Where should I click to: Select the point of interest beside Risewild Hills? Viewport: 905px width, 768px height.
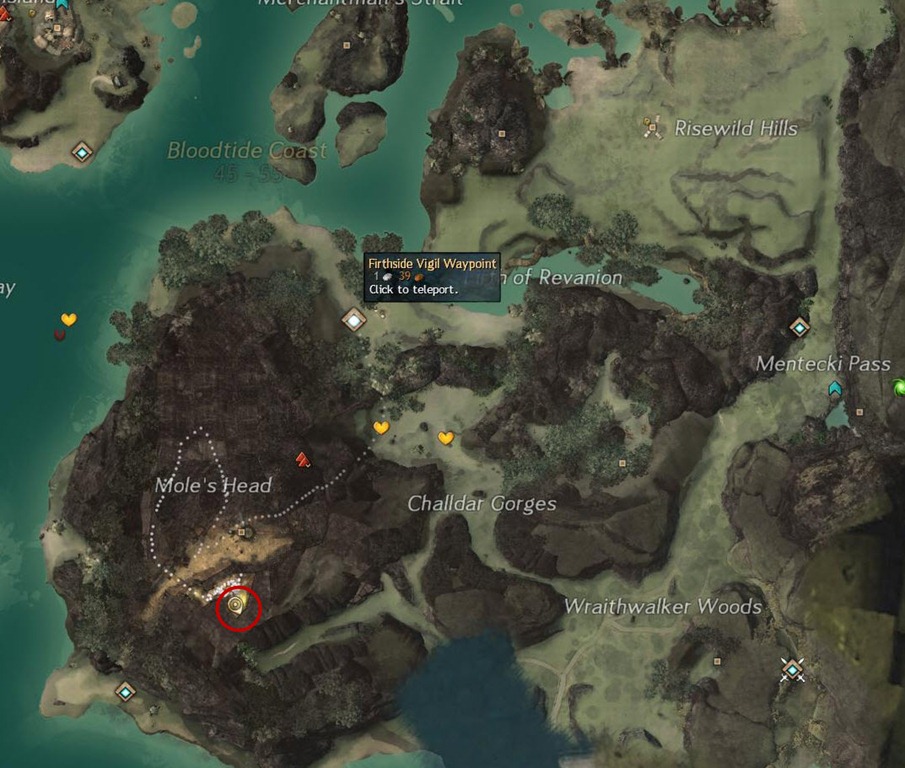click(x=653, y=127)
